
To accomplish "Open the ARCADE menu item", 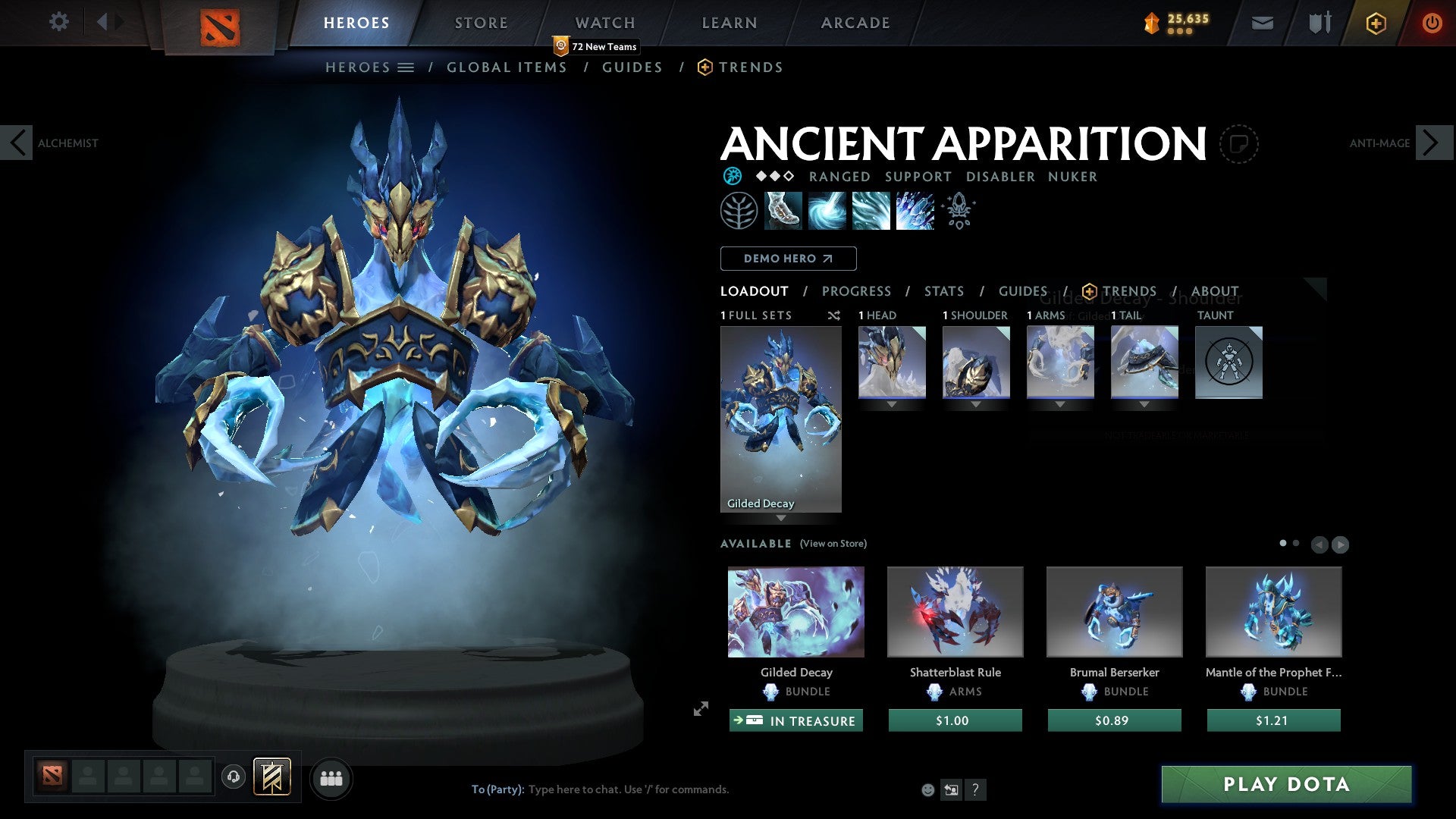I will click(x=855, y=23).
